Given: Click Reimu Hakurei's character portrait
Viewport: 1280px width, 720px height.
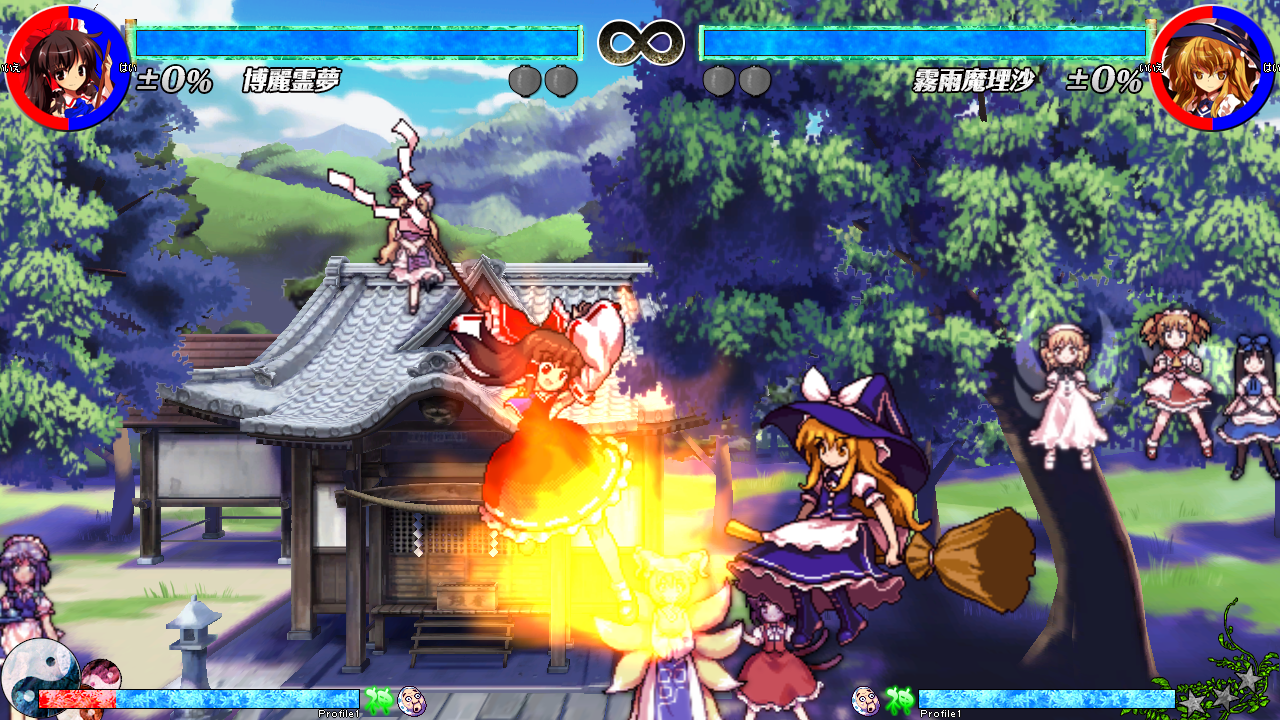Looking at the screenshot, I should click(x=67, y=68).
